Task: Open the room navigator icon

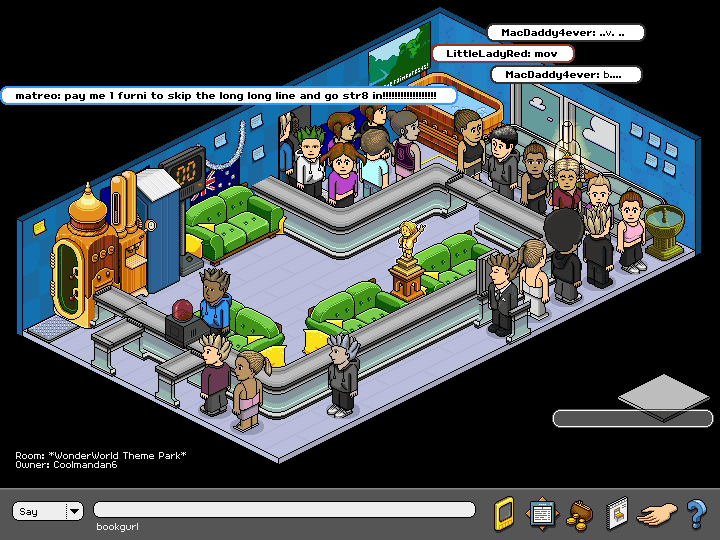Action: 541,513
